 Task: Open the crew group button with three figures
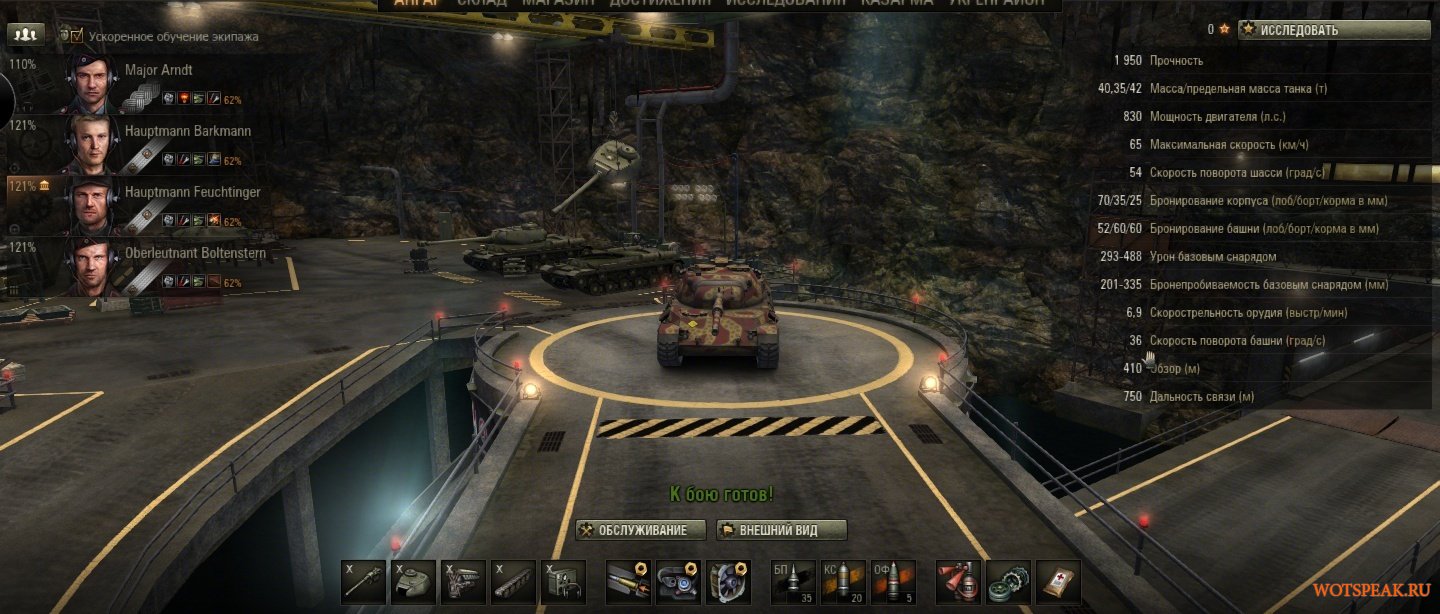tap(25, 34)
